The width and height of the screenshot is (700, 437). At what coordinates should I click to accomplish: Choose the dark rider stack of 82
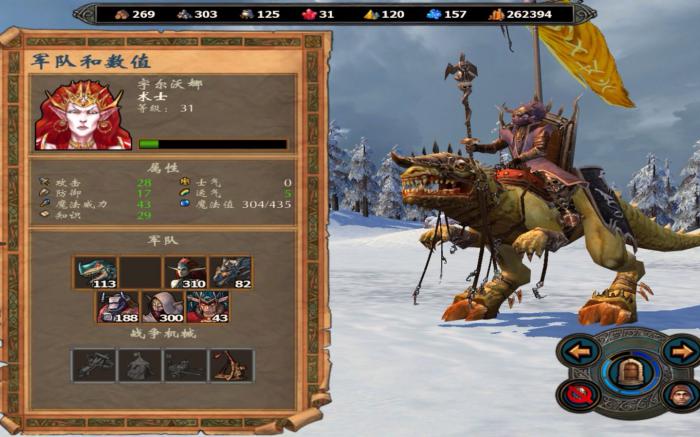(x=230, y=272)
